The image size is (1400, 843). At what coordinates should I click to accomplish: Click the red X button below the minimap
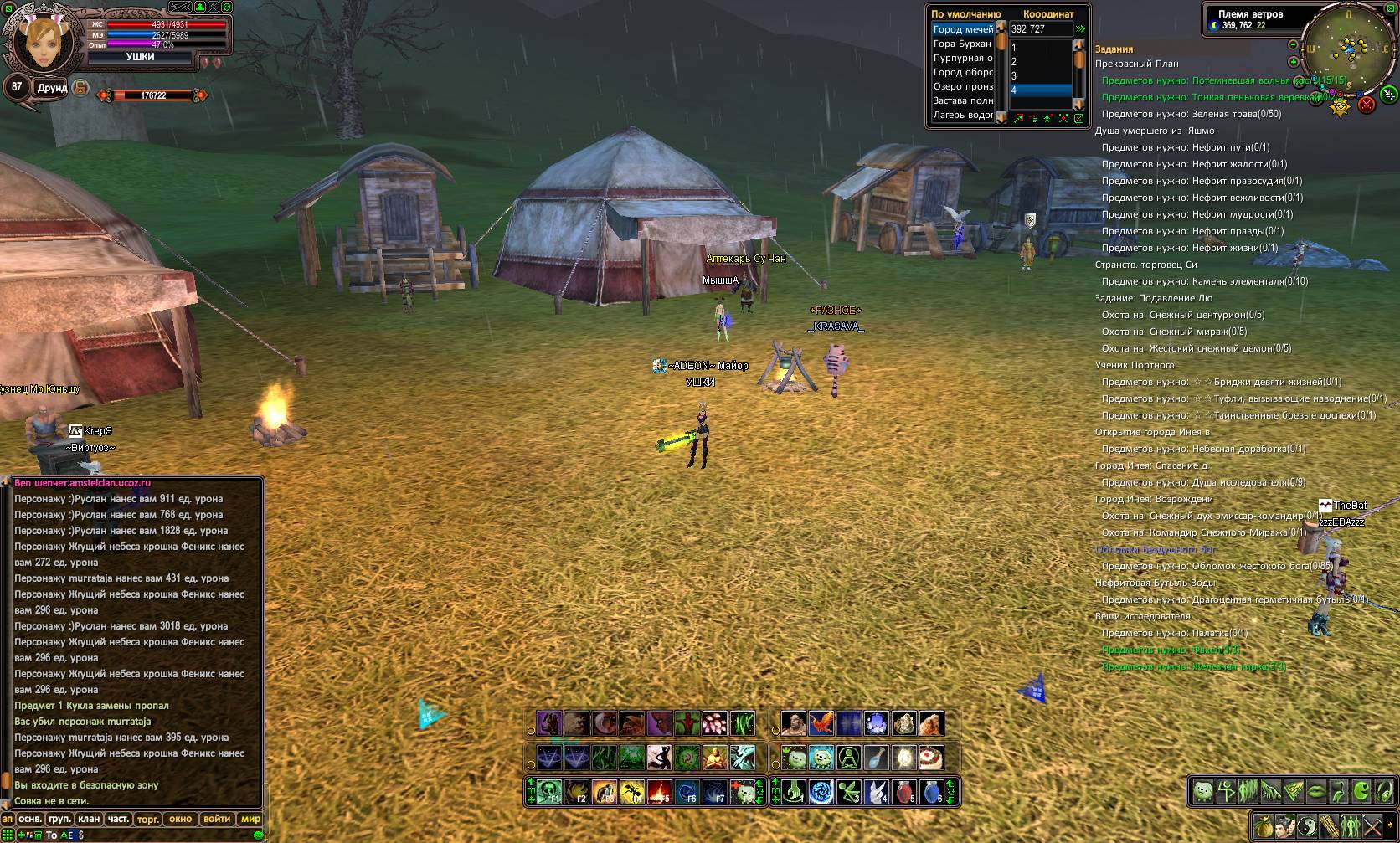pyautogui.click(x=1367, y=104)
